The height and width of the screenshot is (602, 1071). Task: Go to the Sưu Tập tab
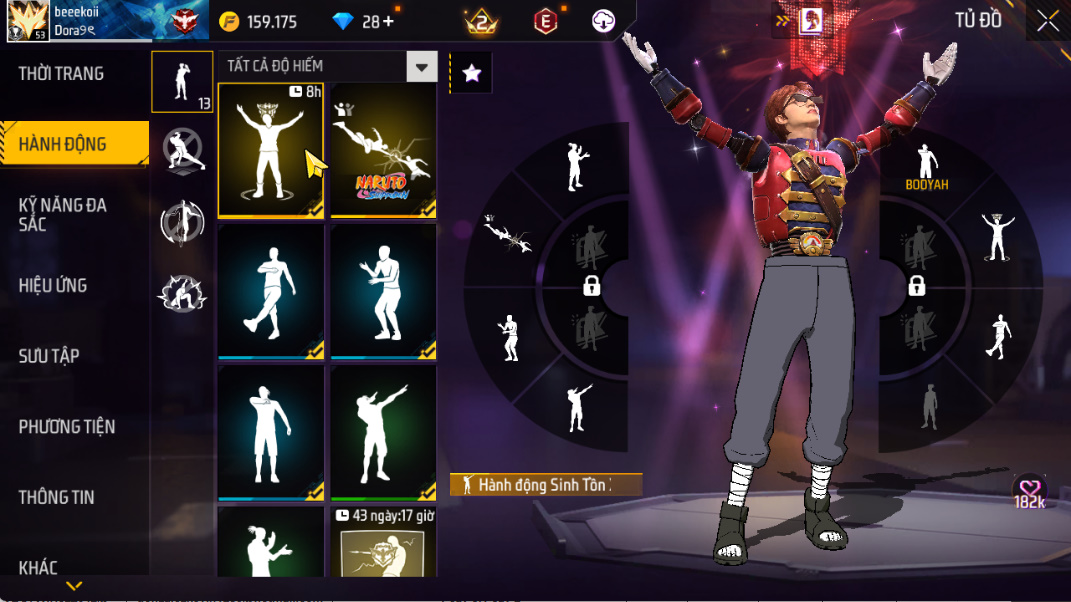[49, 356]
